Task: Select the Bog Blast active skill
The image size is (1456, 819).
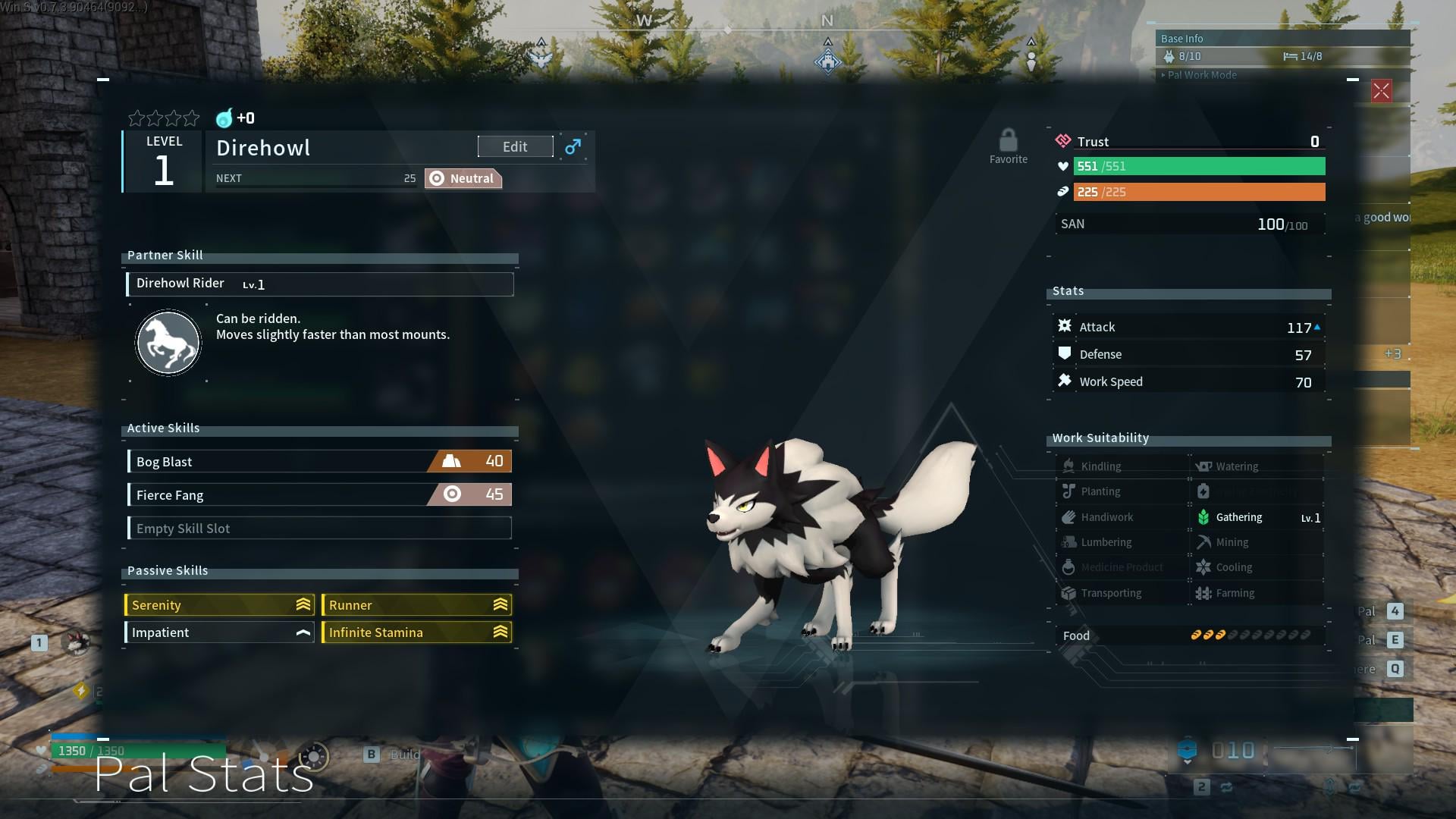Action: 319,462
